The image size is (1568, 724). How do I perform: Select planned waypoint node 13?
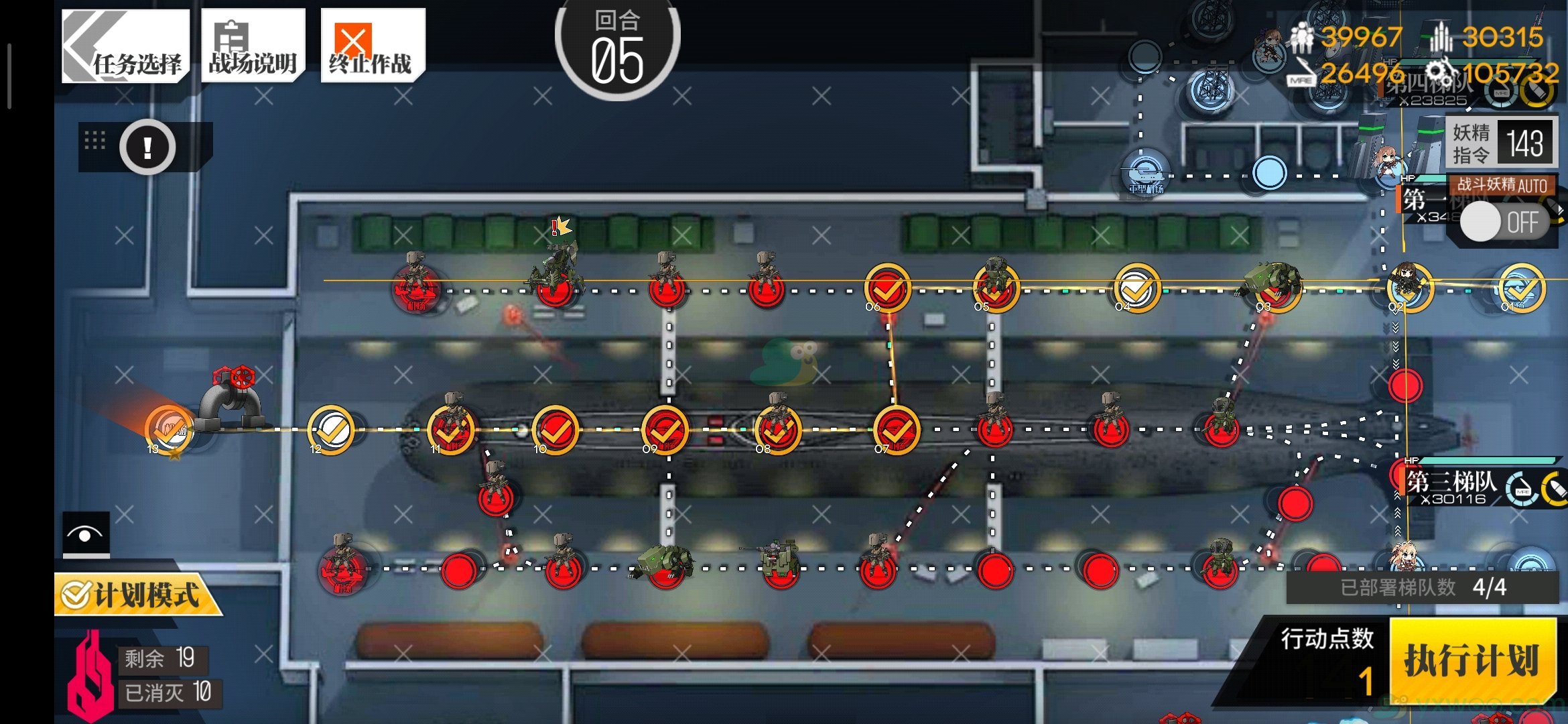(169, 429)
